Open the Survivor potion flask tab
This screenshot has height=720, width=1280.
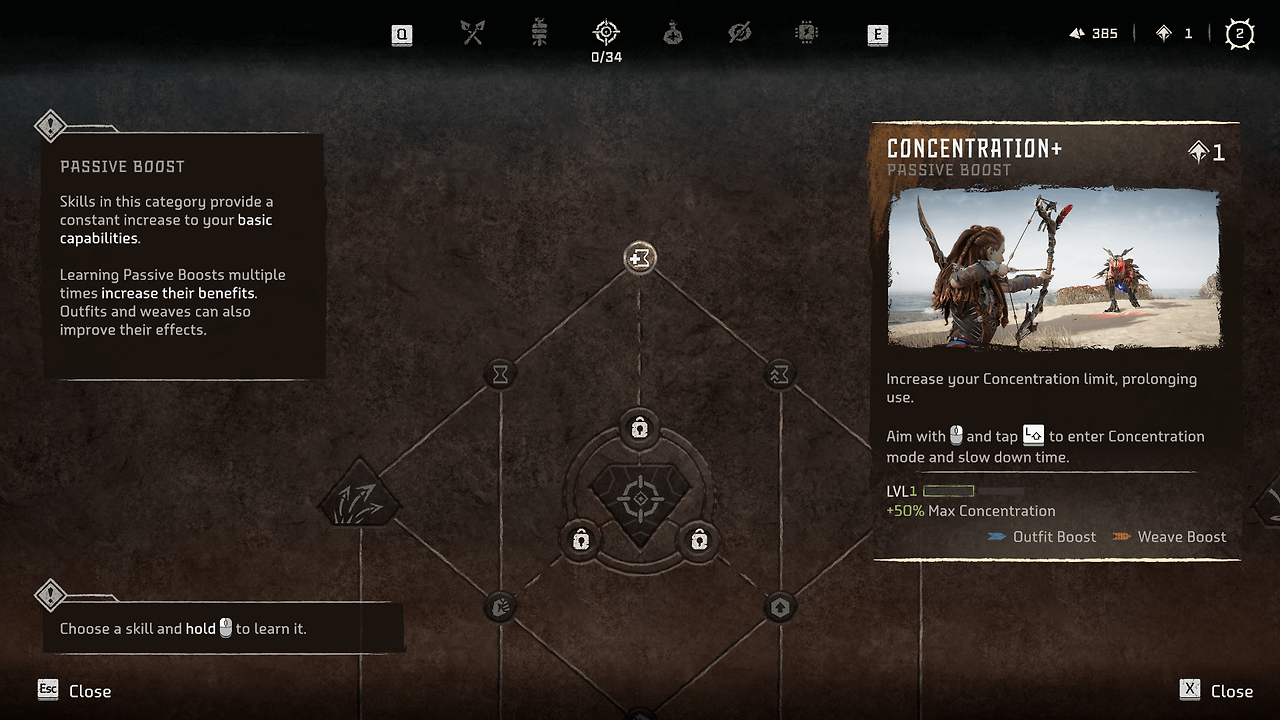pos(673,34)
